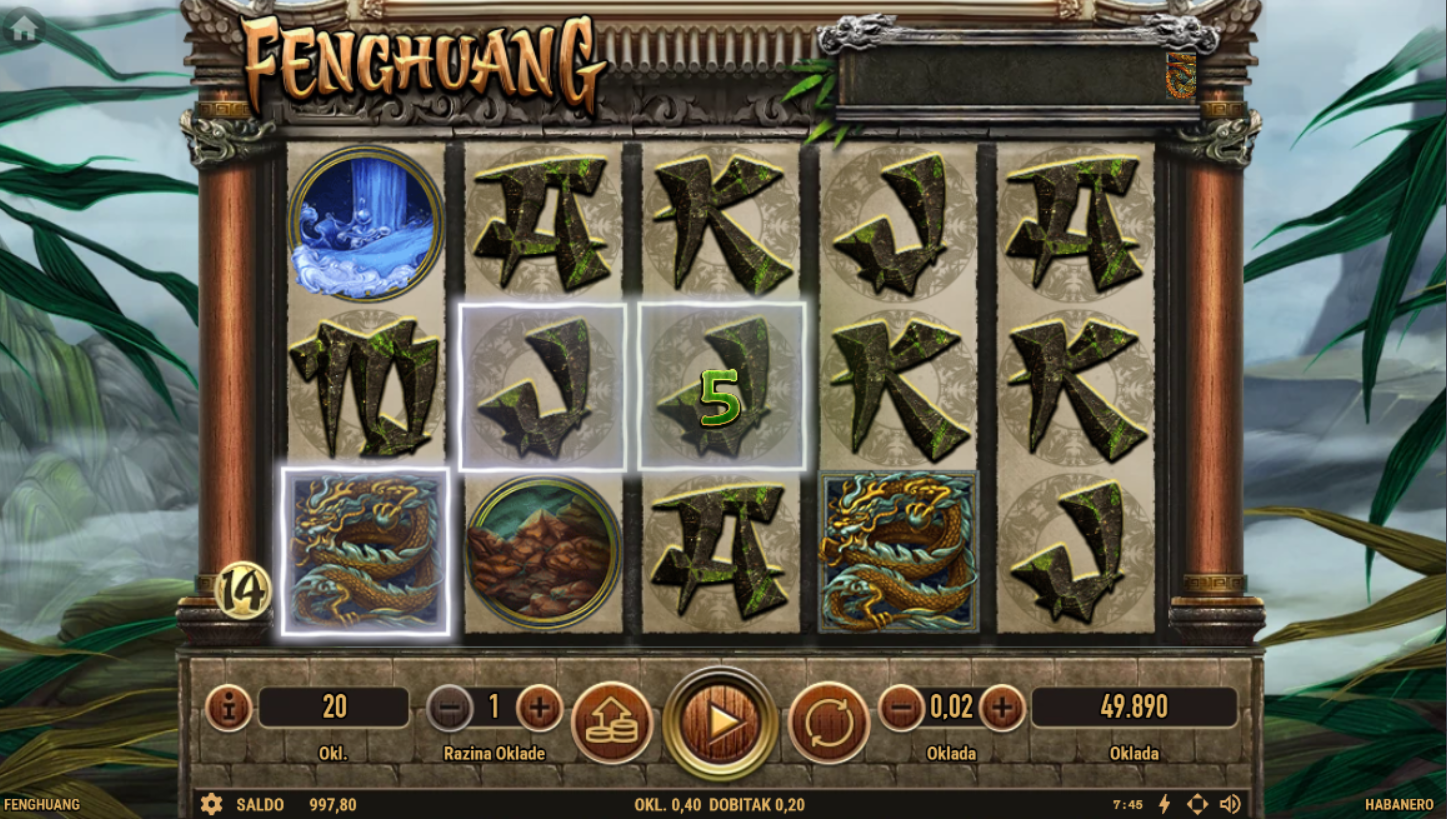Go to the home lobby icon
1447x819 pixels.
tap(23, 29)
